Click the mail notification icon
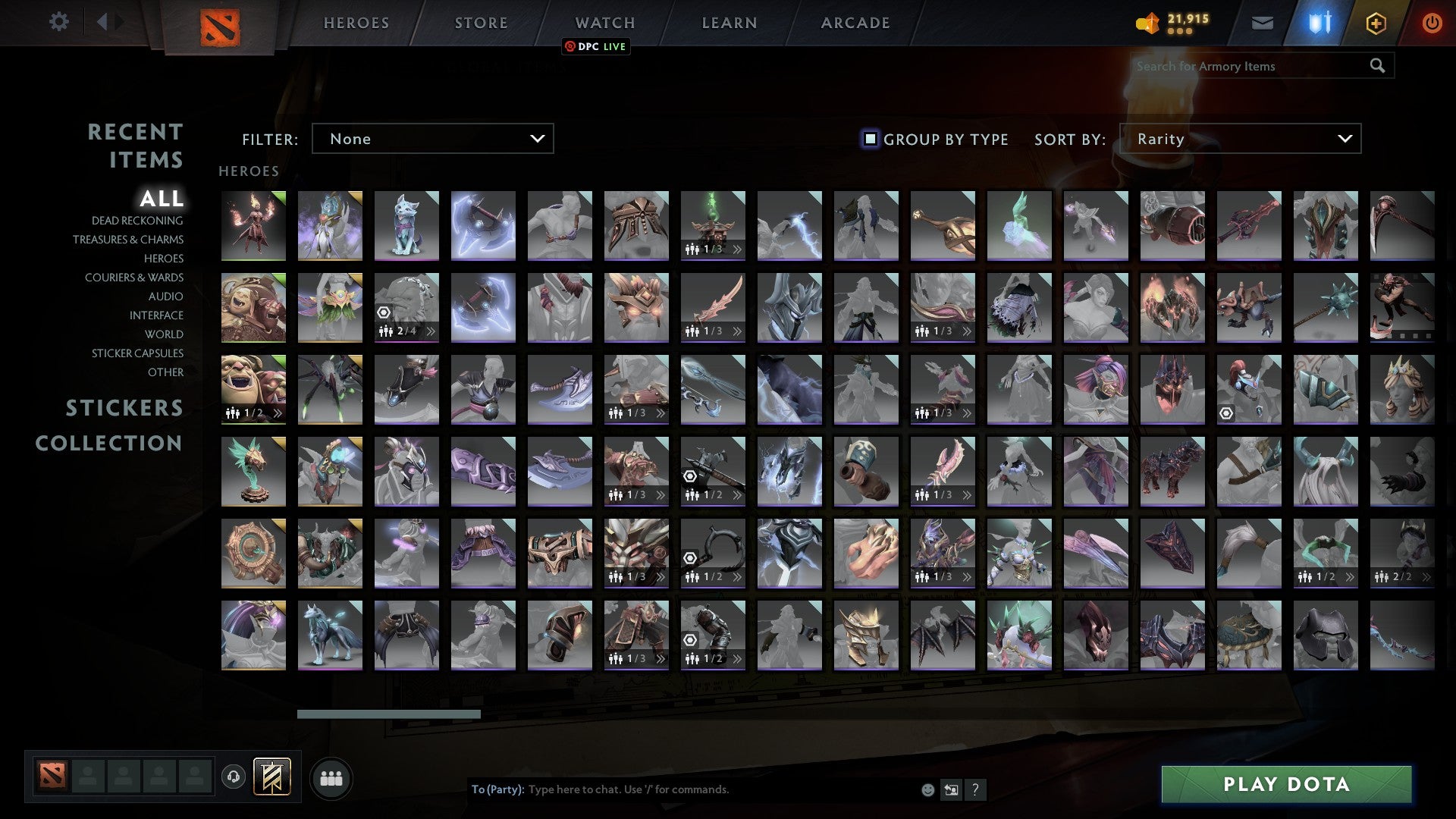 pyautogui.click(x=1263, y=23)
